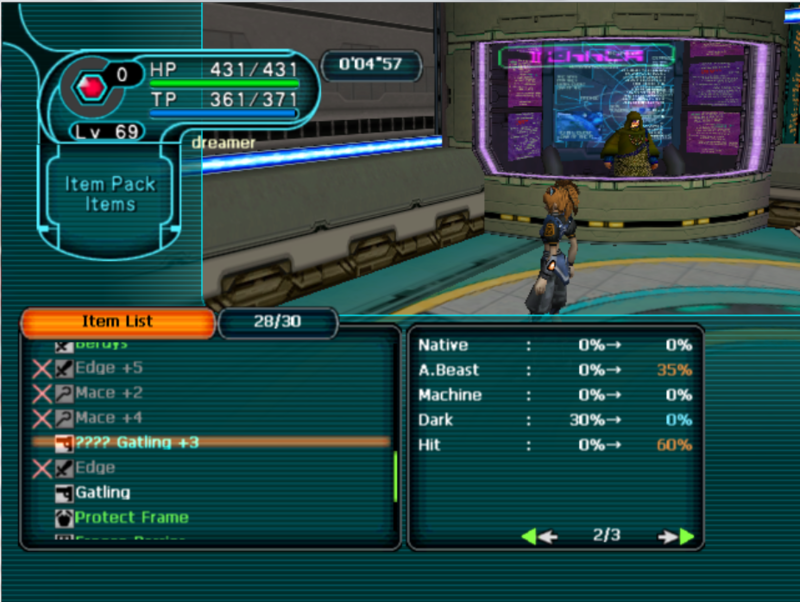Choose the white Gatling entry
The height and width of the screenshot is (602, 800).
pos(103,493)
